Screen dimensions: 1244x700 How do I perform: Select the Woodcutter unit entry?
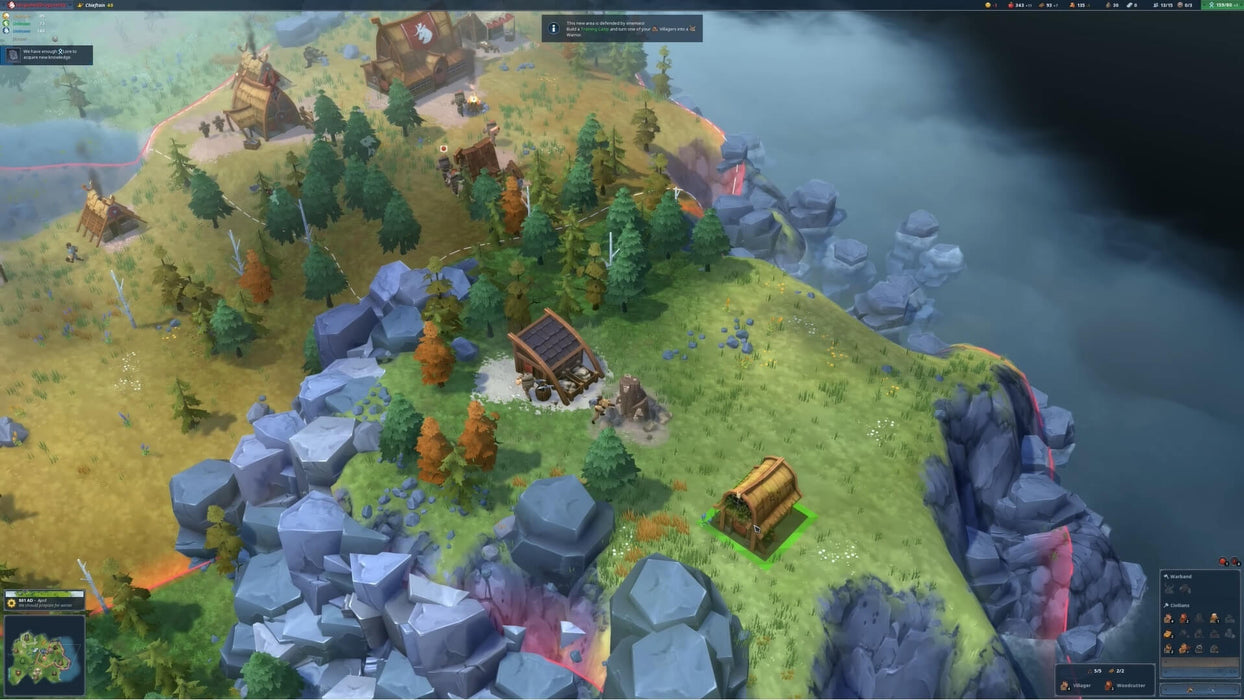click(1130, 685)
